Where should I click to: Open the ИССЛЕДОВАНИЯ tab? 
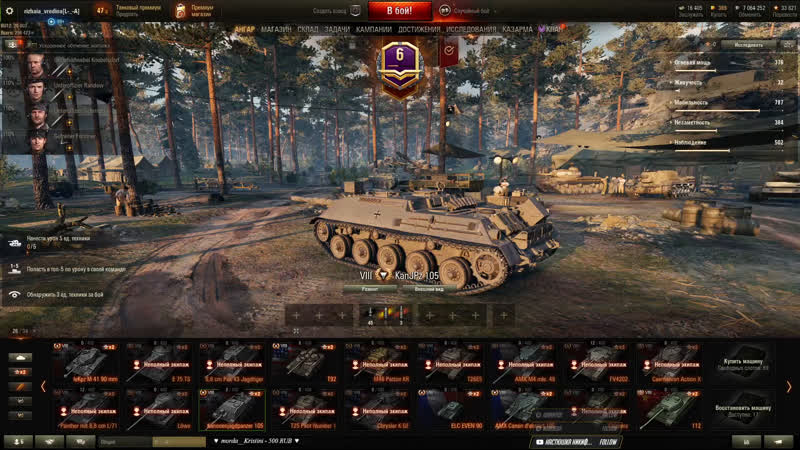470,30
